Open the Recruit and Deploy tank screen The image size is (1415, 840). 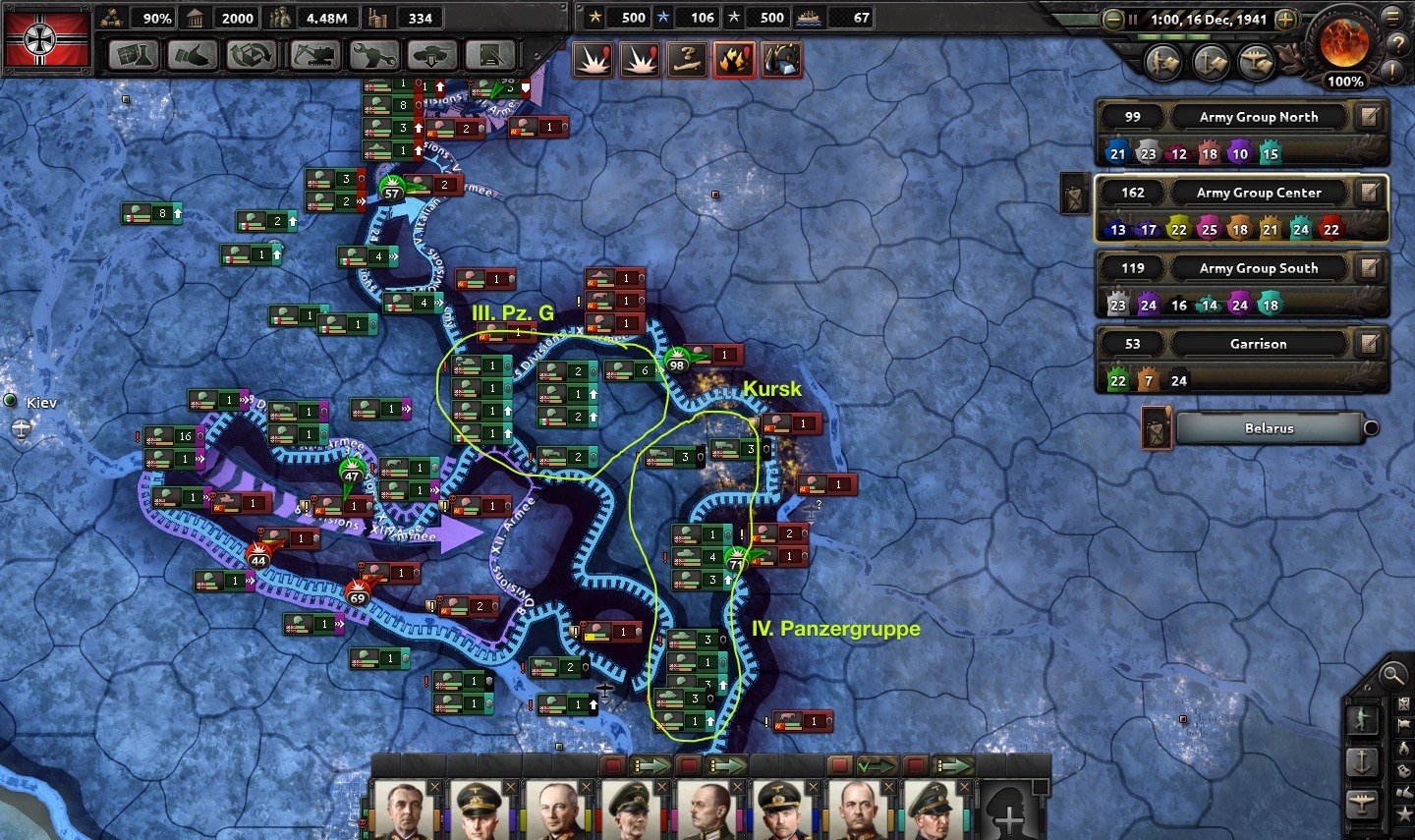[432, 55]
